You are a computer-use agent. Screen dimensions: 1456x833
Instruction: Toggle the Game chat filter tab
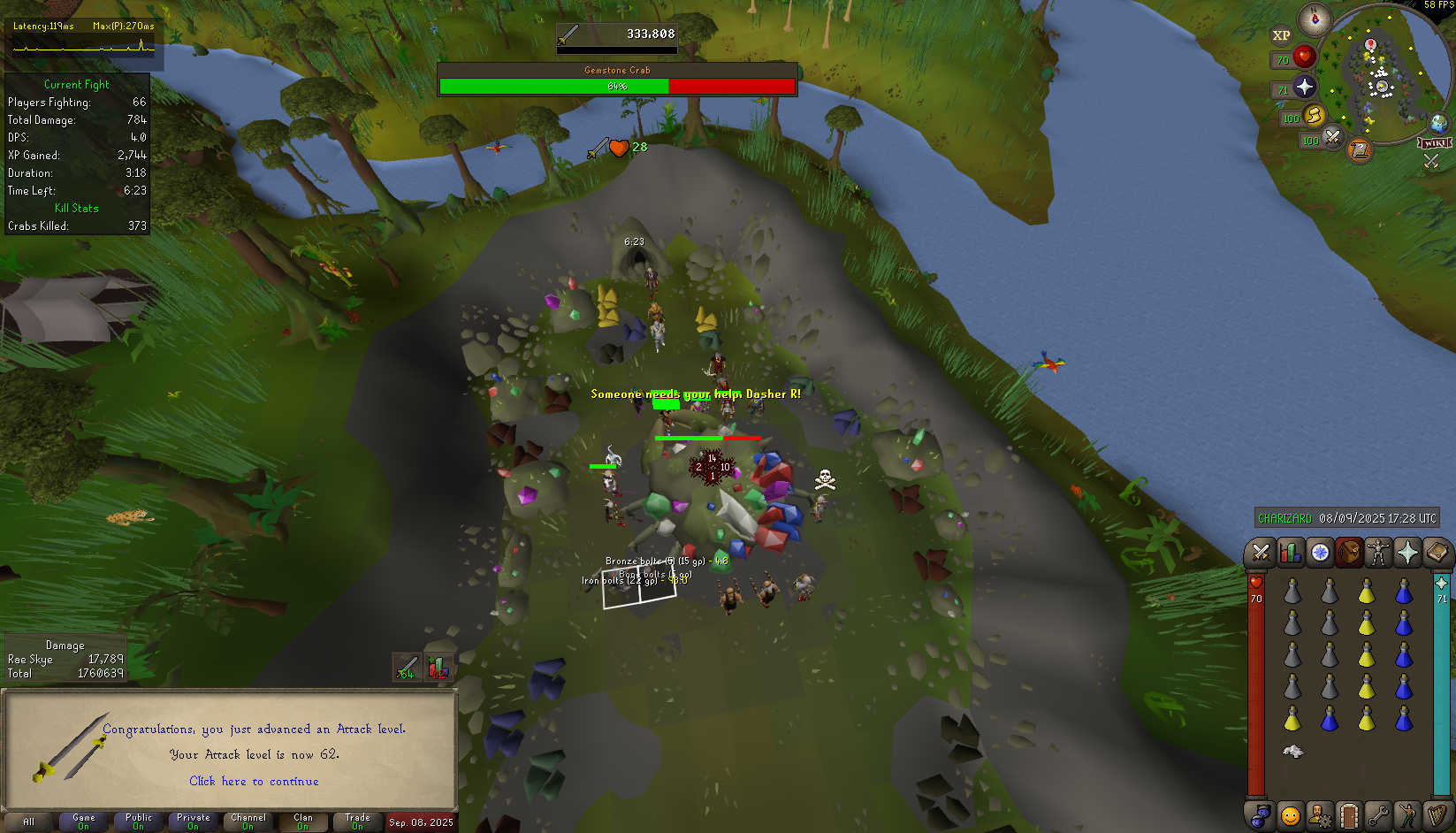tap(84, 822)
